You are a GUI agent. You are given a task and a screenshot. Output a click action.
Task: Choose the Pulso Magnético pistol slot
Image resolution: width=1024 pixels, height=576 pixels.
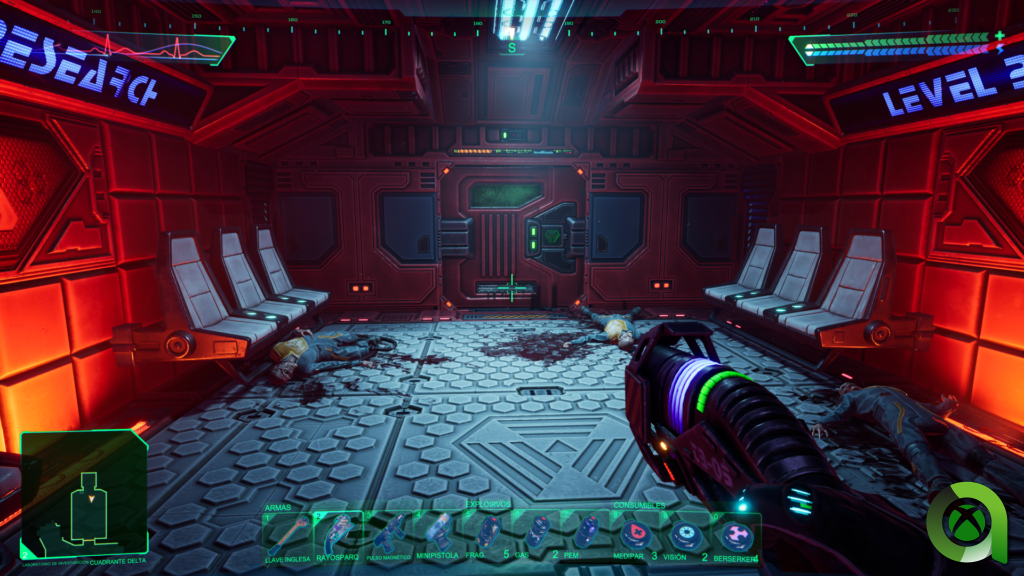(389, 536)
